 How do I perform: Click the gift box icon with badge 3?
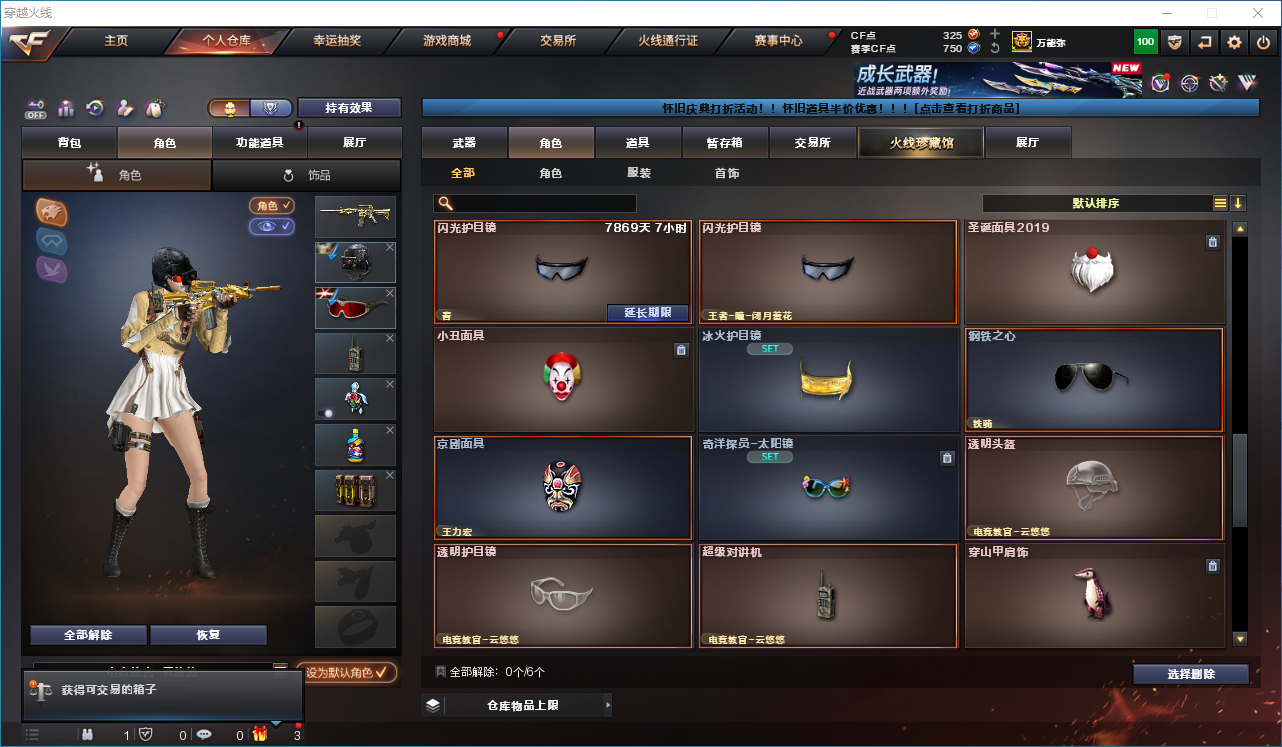point(260,733)
